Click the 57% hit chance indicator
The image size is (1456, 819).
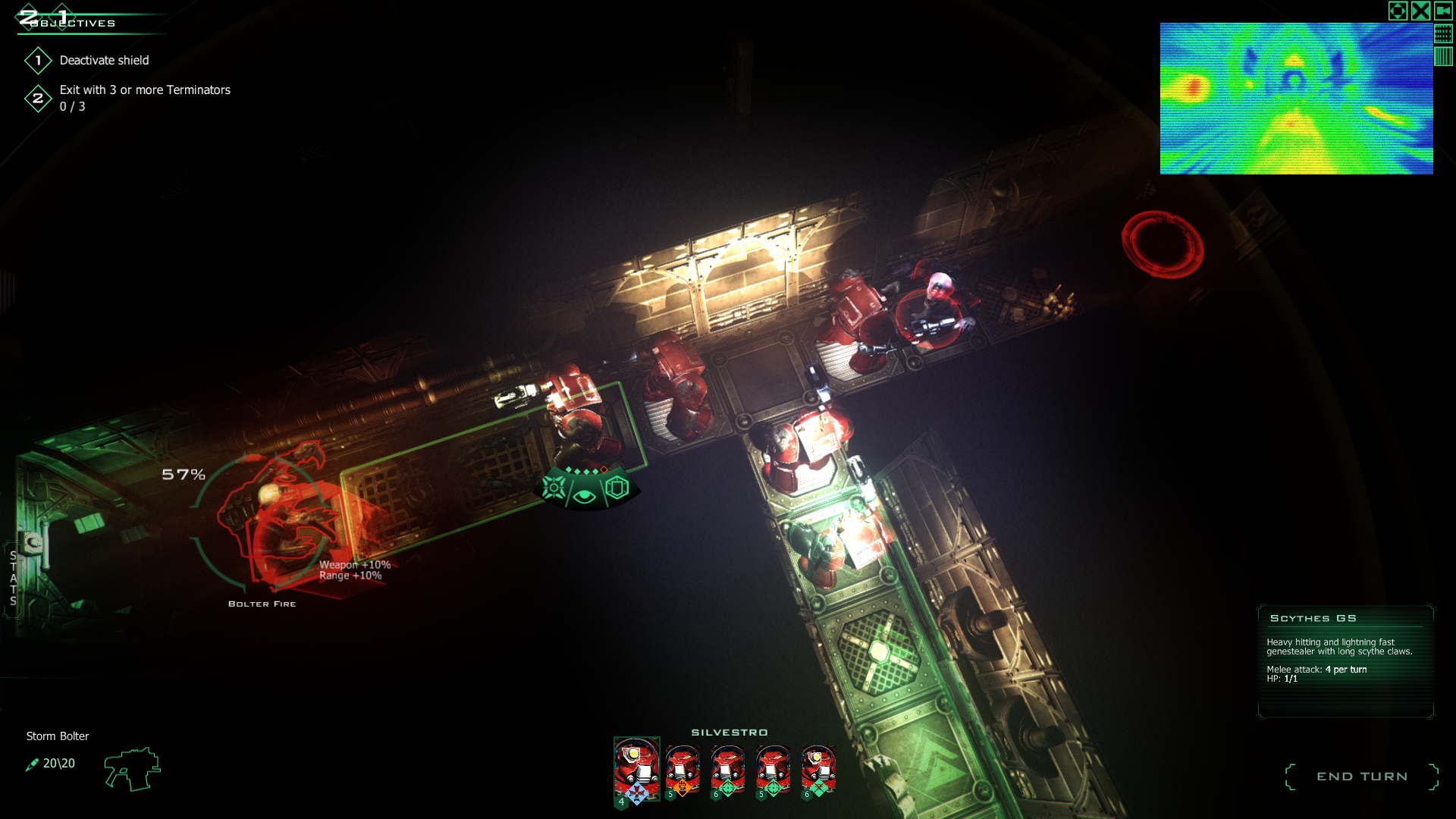183,476
